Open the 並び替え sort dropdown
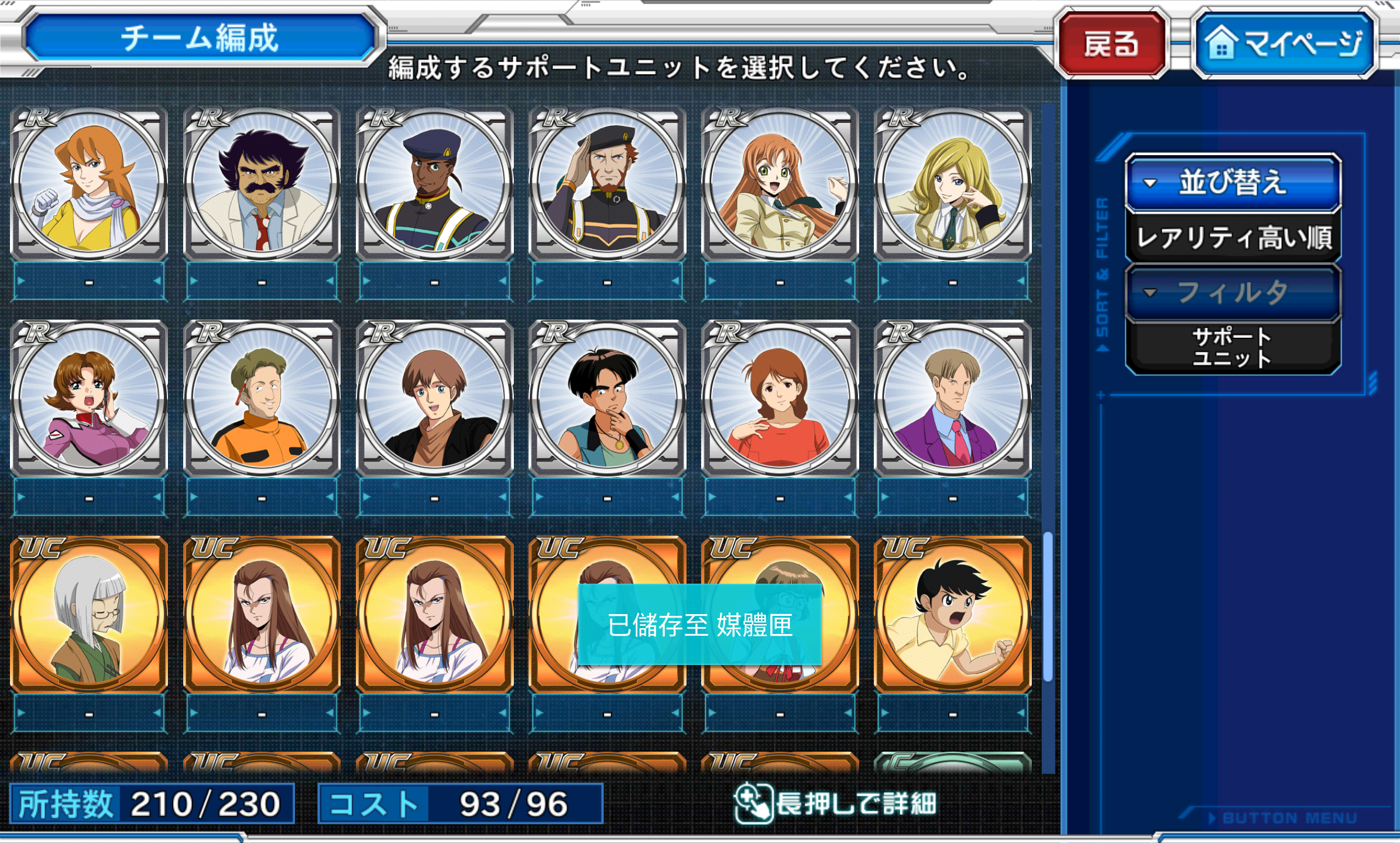The width and height of the screenshot is (1400, 843). coord(1233,182)
